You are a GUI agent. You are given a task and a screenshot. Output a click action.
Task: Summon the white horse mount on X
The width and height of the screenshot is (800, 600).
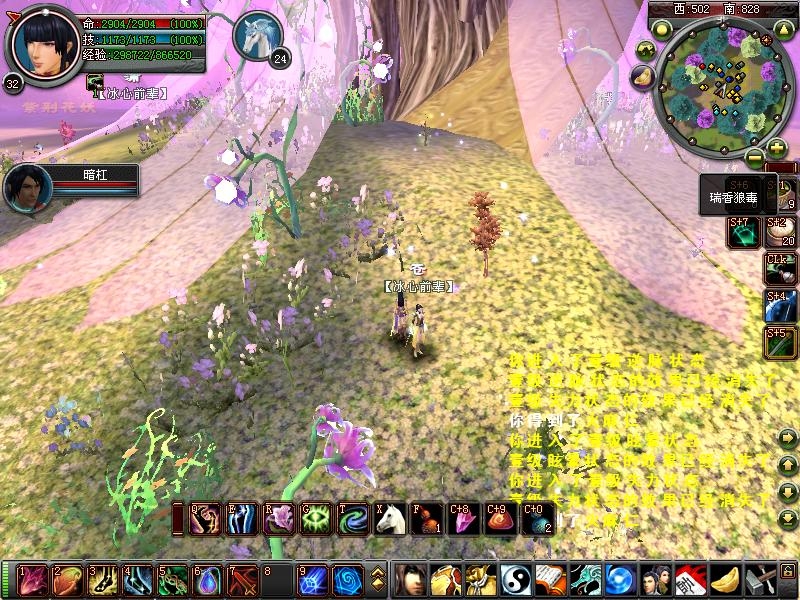coord(389,518)
